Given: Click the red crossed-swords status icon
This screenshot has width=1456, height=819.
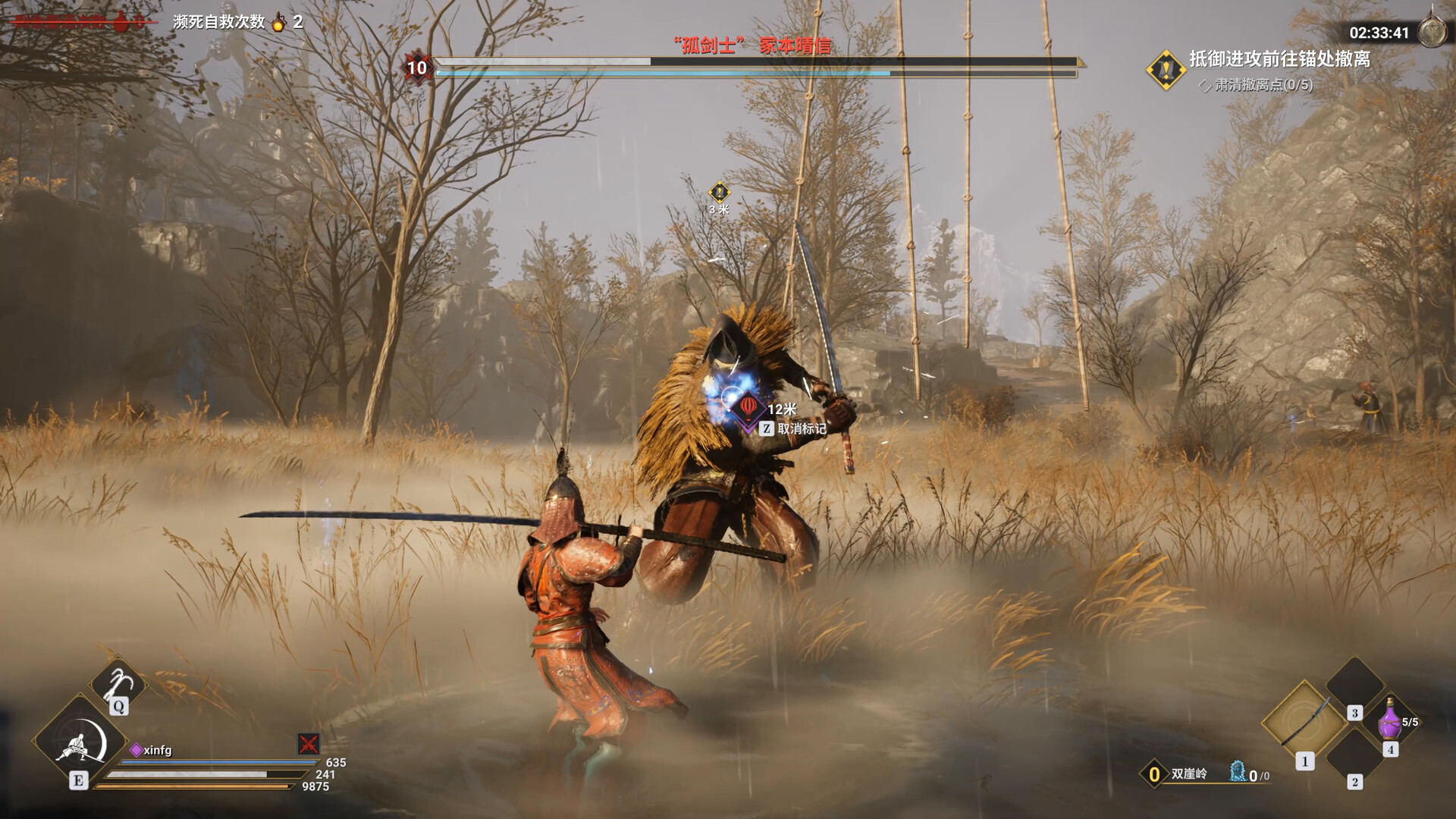Looking at the screenshot, I should 309,743.
